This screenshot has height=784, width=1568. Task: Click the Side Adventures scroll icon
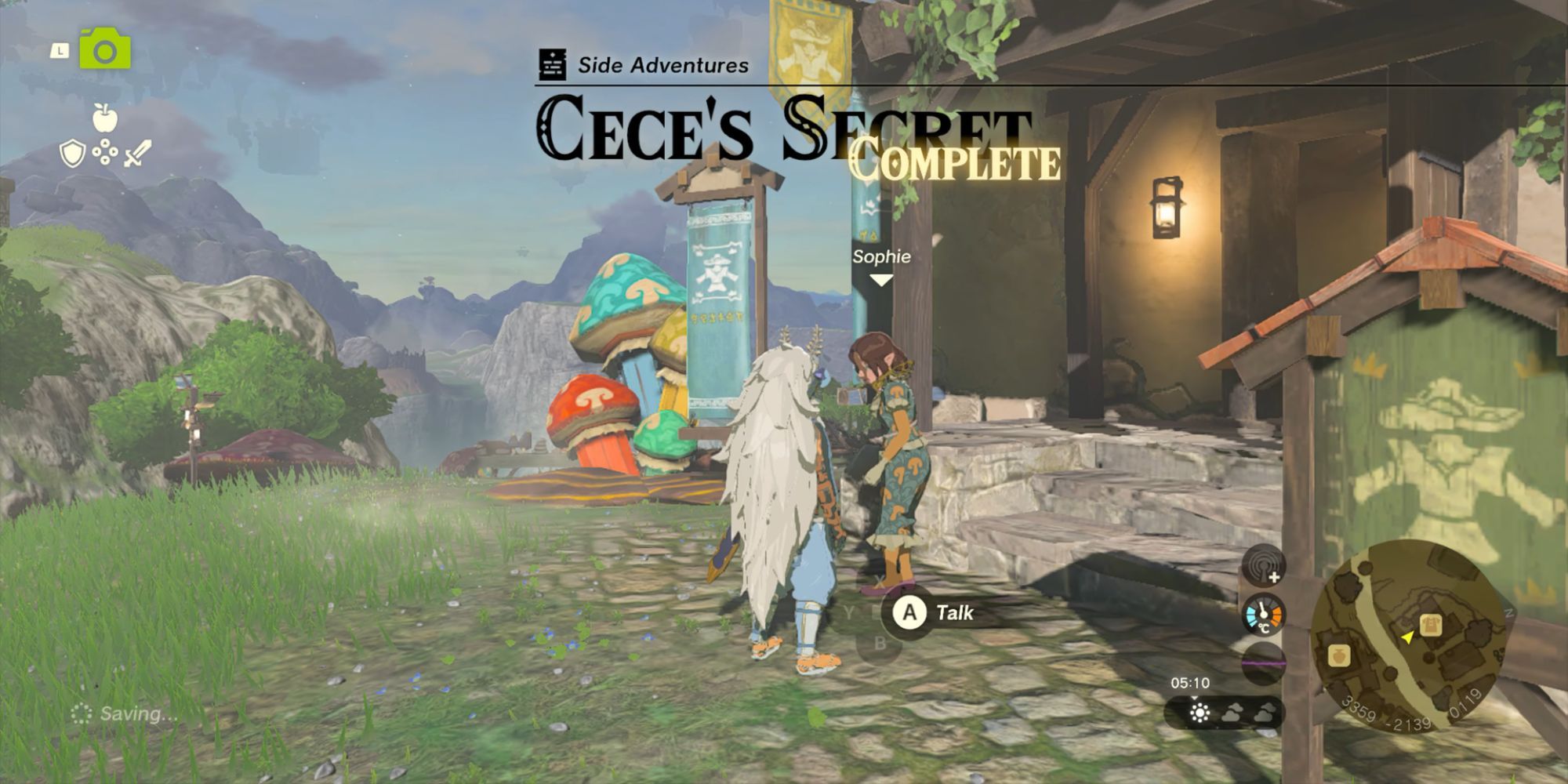(554, 65)
